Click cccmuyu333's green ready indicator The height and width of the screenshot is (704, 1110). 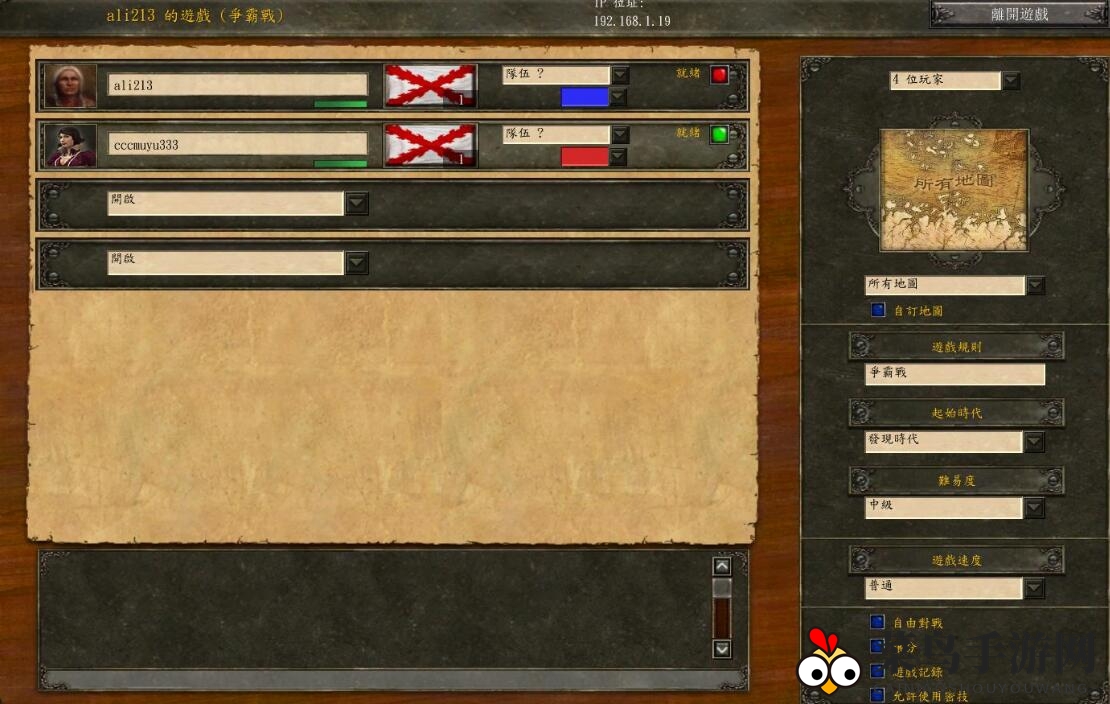click(719, 134)
